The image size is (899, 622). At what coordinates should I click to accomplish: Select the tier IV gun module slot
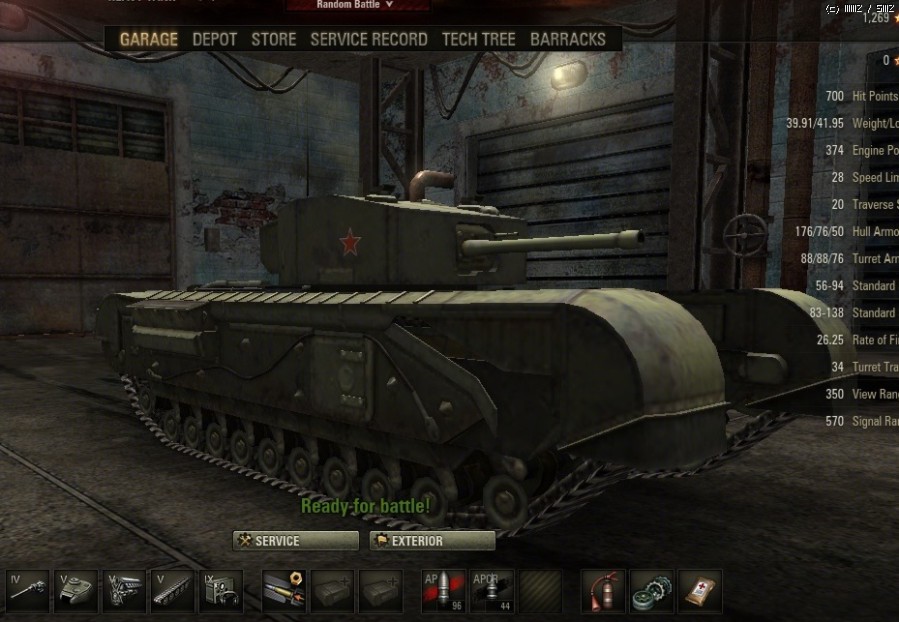pyautogui.click(x=28, y=591)
